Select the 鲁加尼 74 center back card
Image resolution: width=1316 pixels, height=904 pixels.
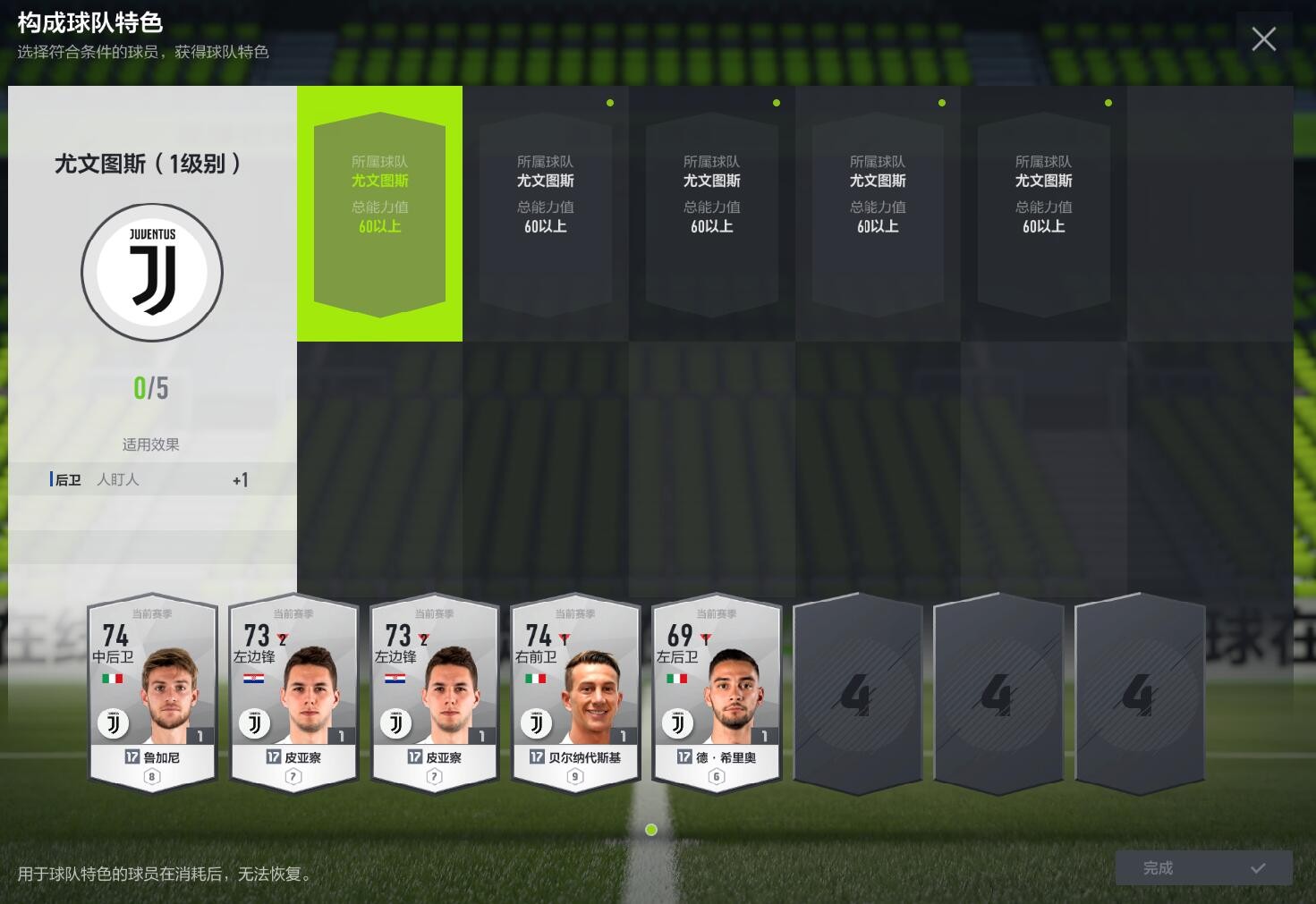point(151,695)
